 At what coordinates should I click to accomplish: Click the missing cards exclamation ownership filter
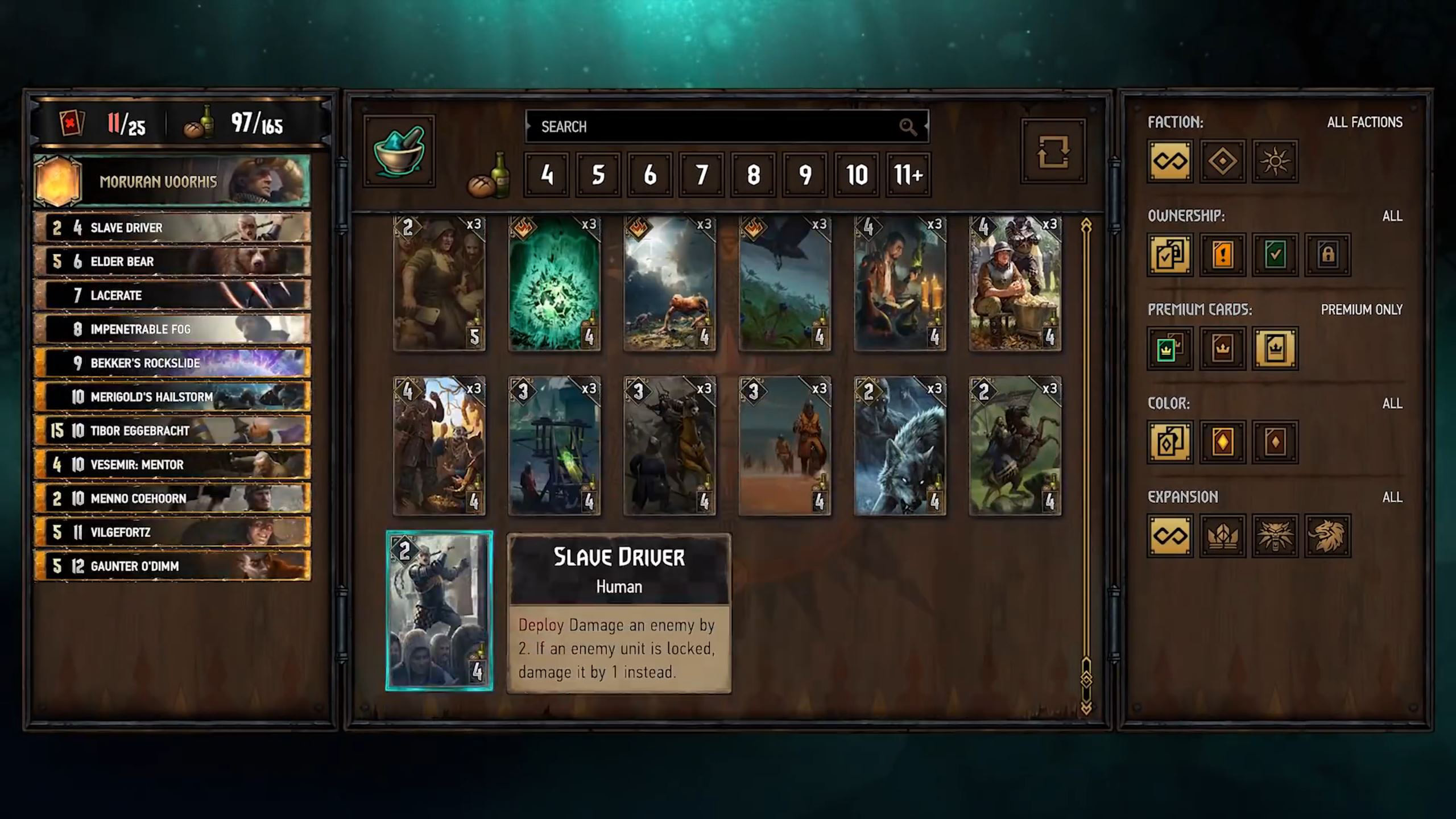1222,255
